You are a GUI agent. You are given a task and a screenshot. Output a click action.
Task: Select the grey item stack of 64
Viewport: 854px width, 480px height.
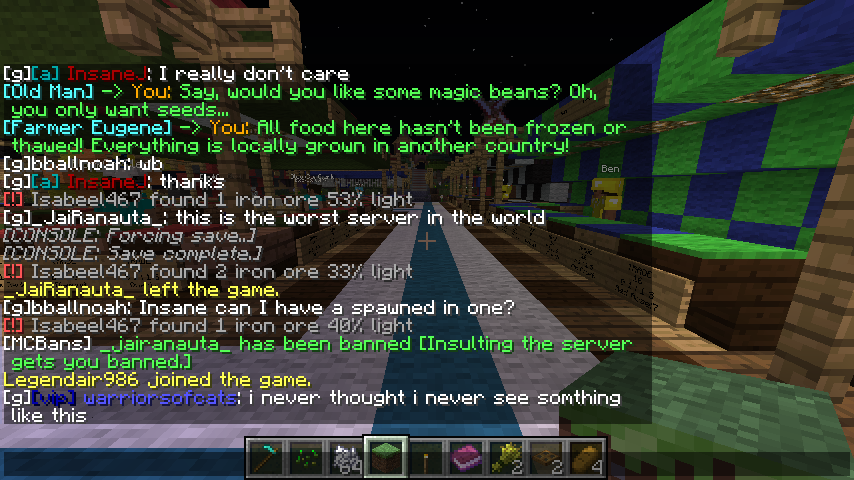tap(344, 457)
